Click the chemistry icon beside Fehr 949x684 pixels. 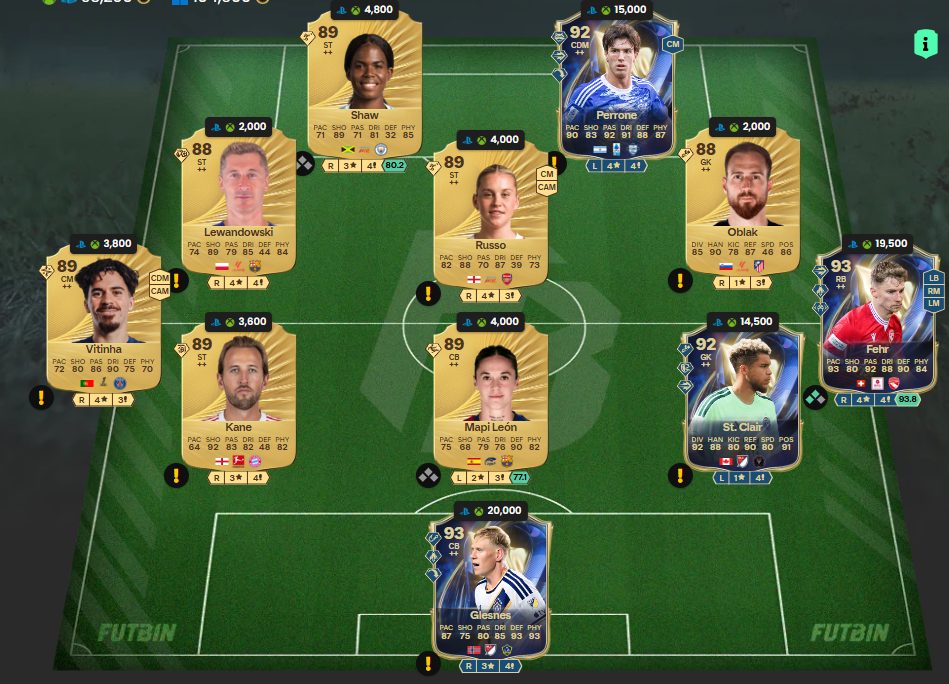click(815, 397)
